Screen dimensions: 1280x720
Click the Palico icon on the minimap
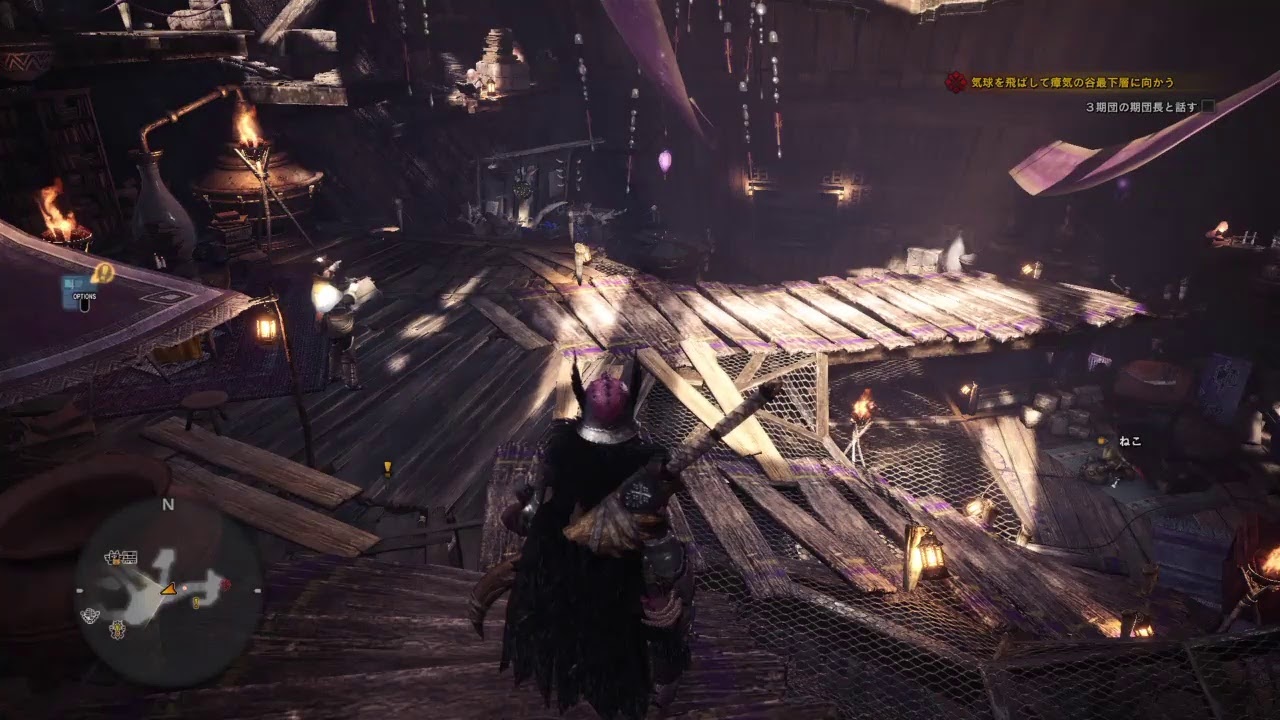tap(89, 615)
